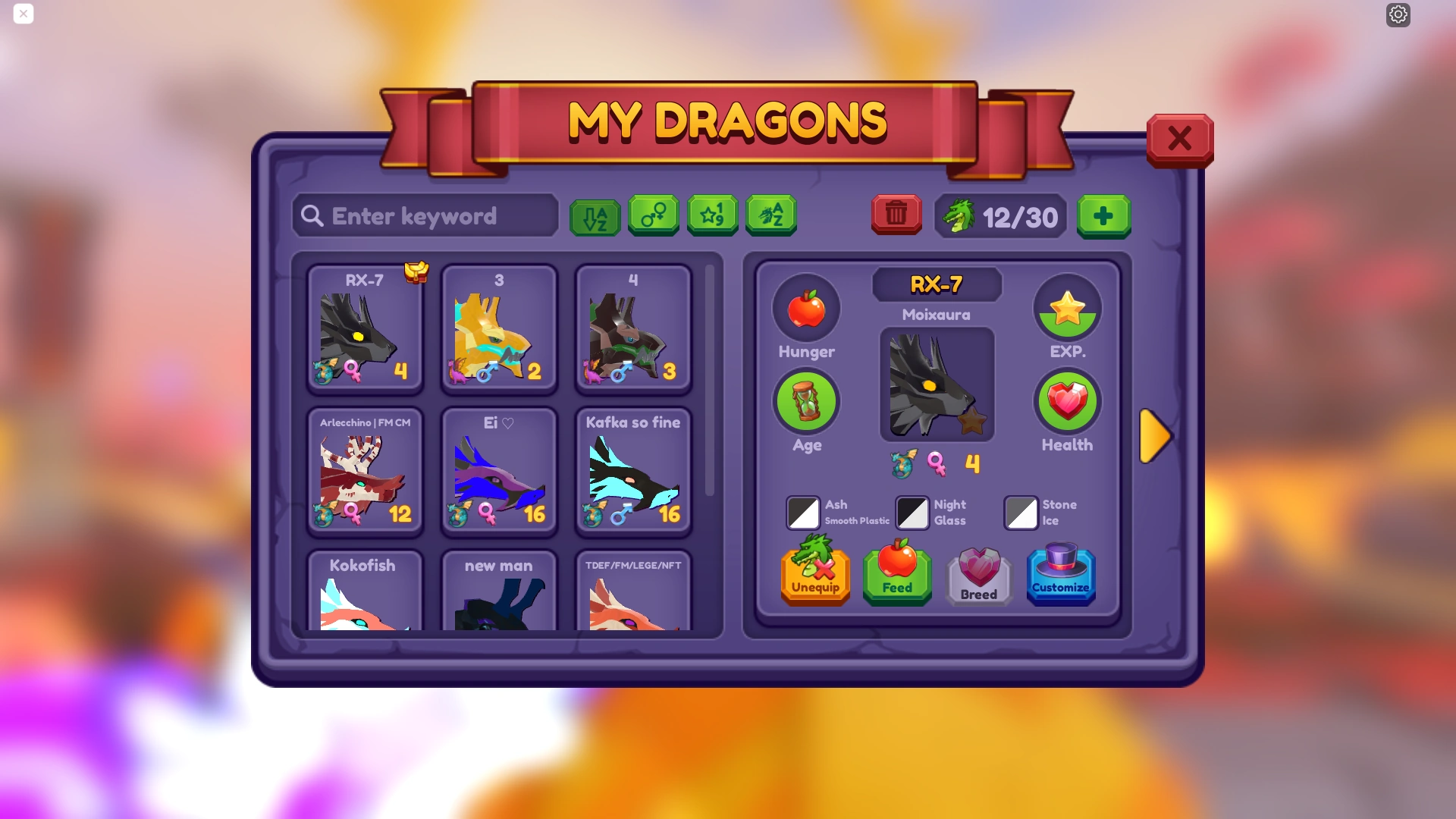
Task: Click the Hunger apple icon
Action: coord(806,308)
